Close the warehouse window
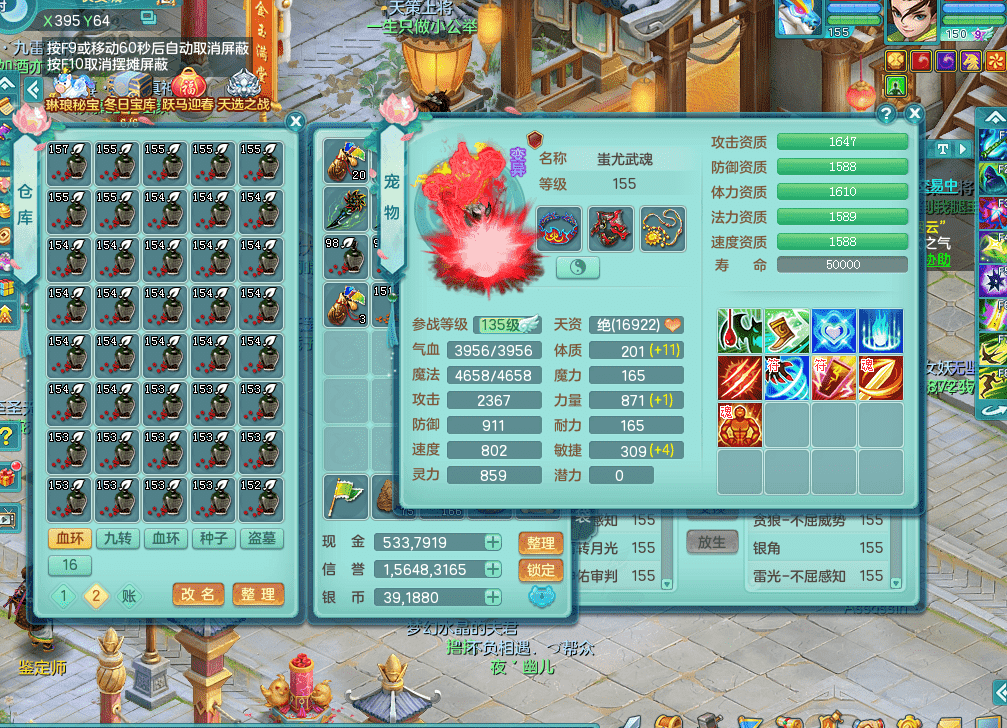This screenshot has height=728, width=1007. point(295,121)
